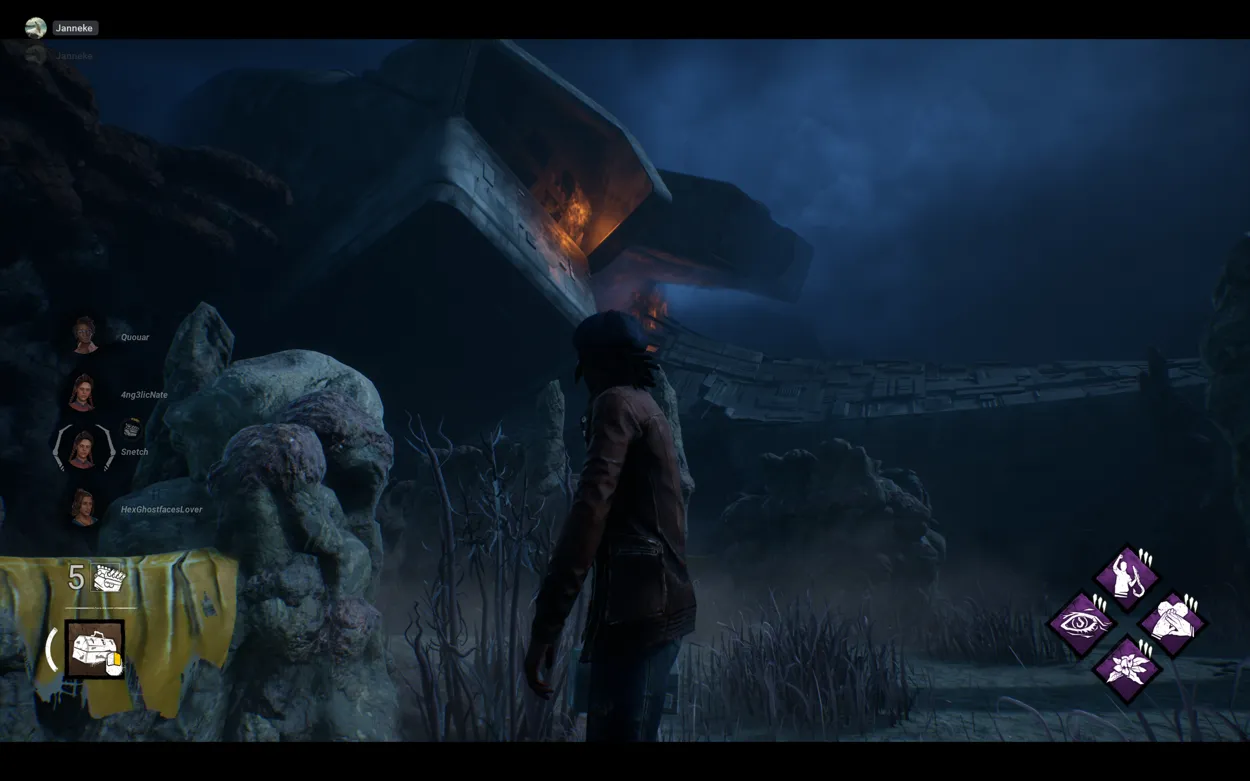Select the Deliverance perk with the hook
The image size is (1250, 781).
tap(1127, 577)
